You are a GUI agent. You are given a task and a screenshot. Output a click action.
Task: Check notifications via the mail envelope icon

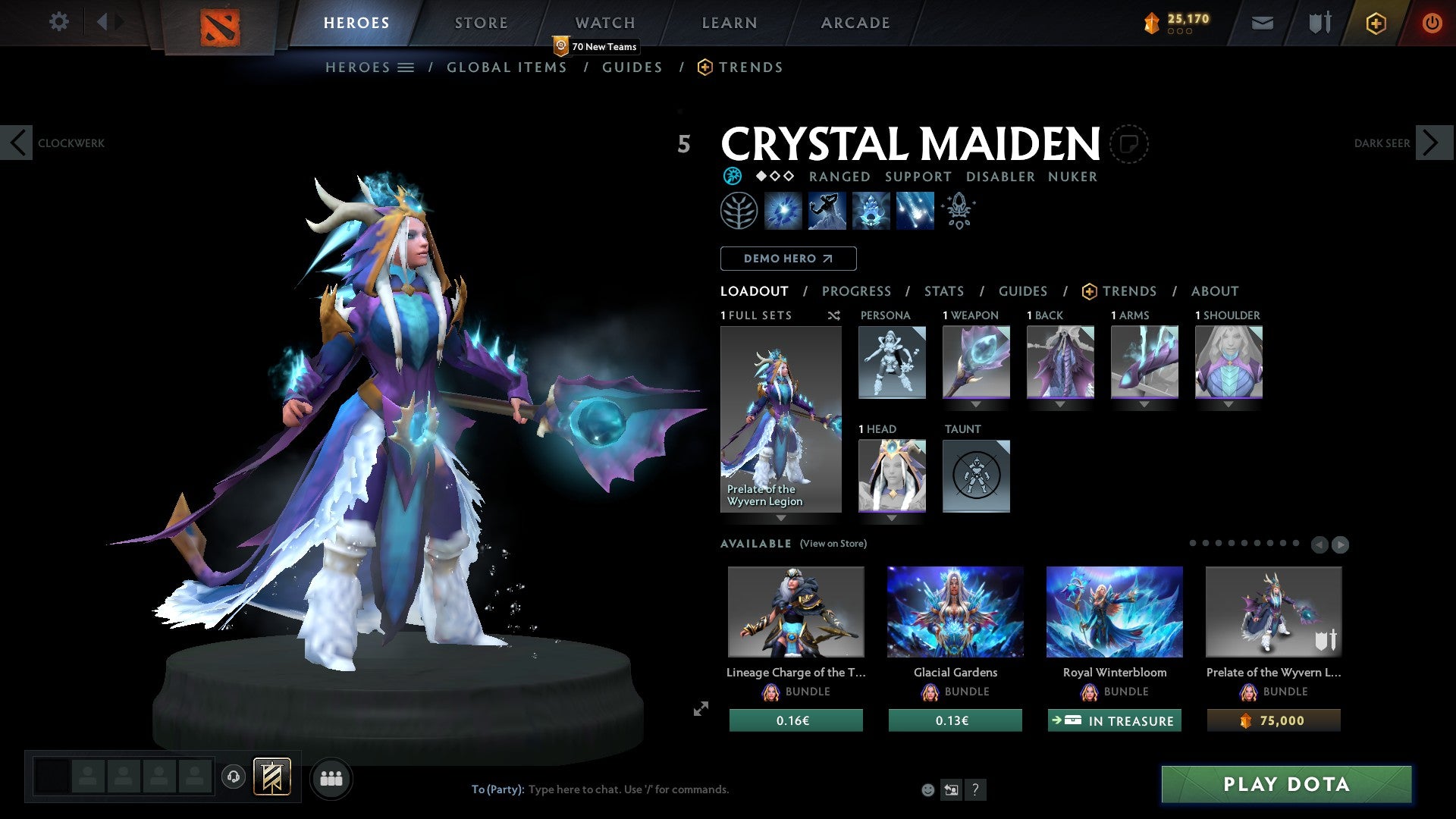pyautogui.click(x=1263, y=23)
